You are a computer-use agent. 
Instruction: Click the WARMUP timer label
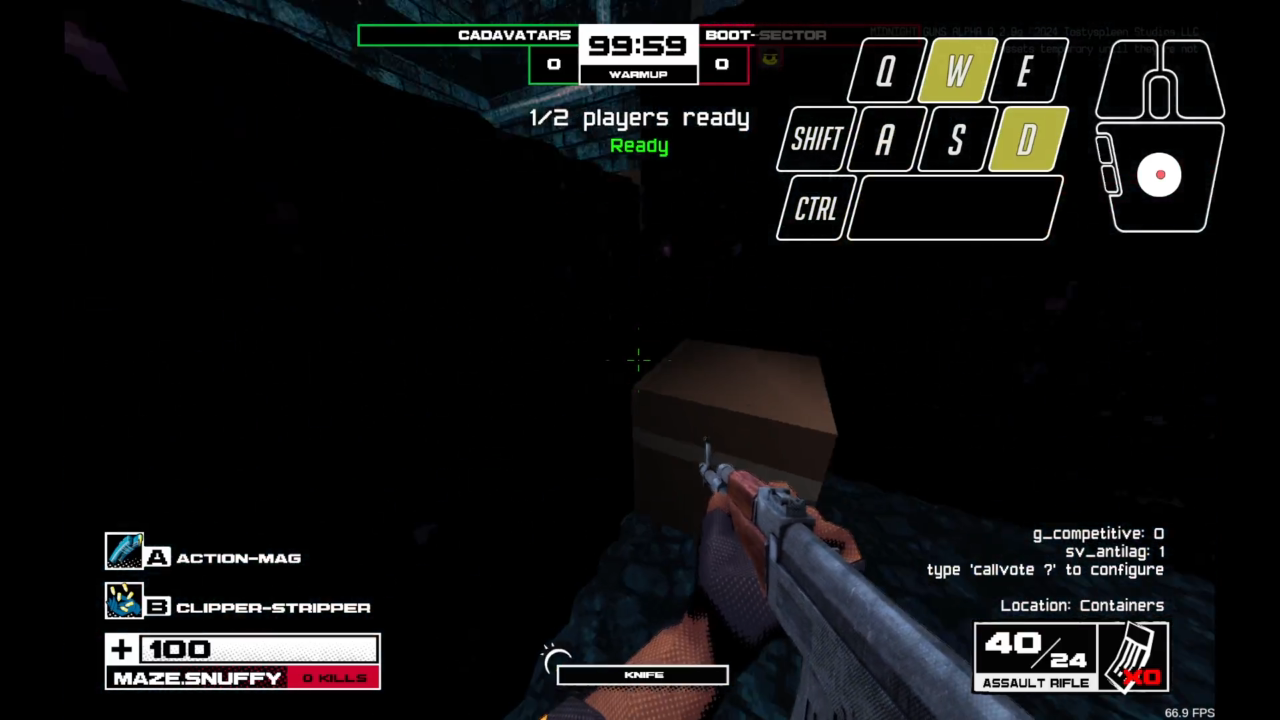tap(638, 74)
